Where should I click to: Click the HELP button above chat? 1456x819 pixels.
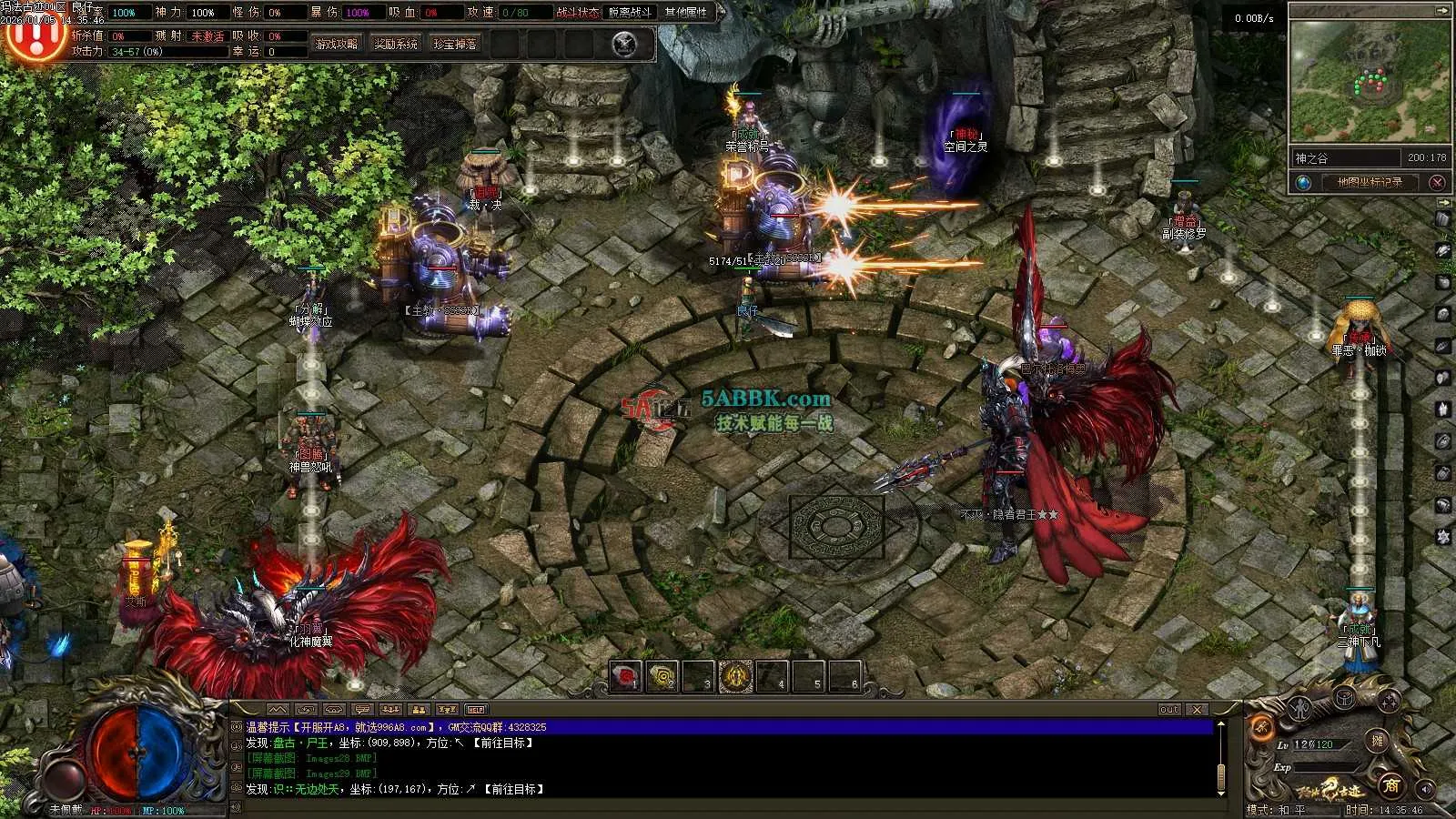click(x=476, y=710)
